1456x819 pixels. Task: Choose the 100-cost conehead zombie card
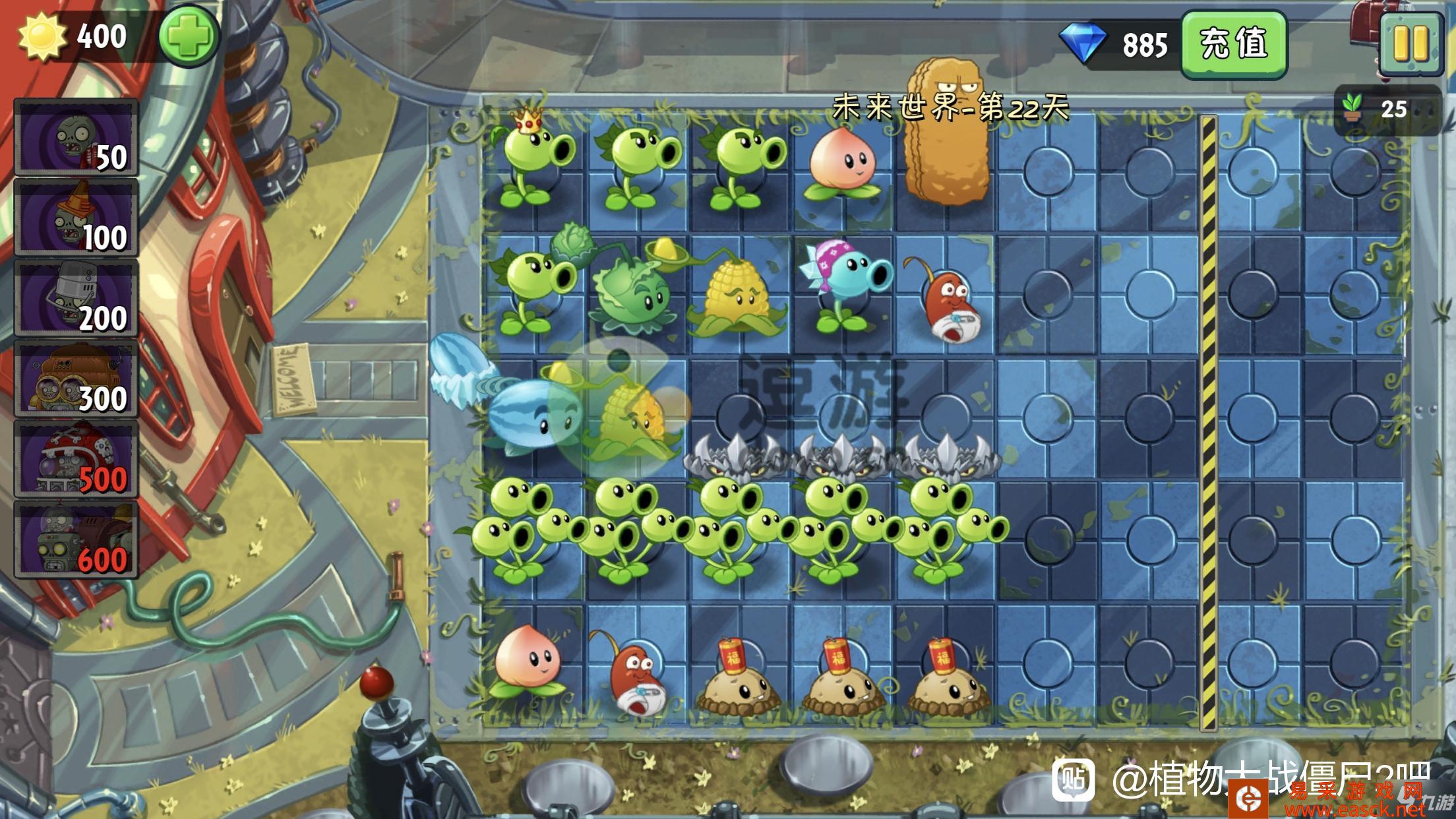(x=76, y=218)
